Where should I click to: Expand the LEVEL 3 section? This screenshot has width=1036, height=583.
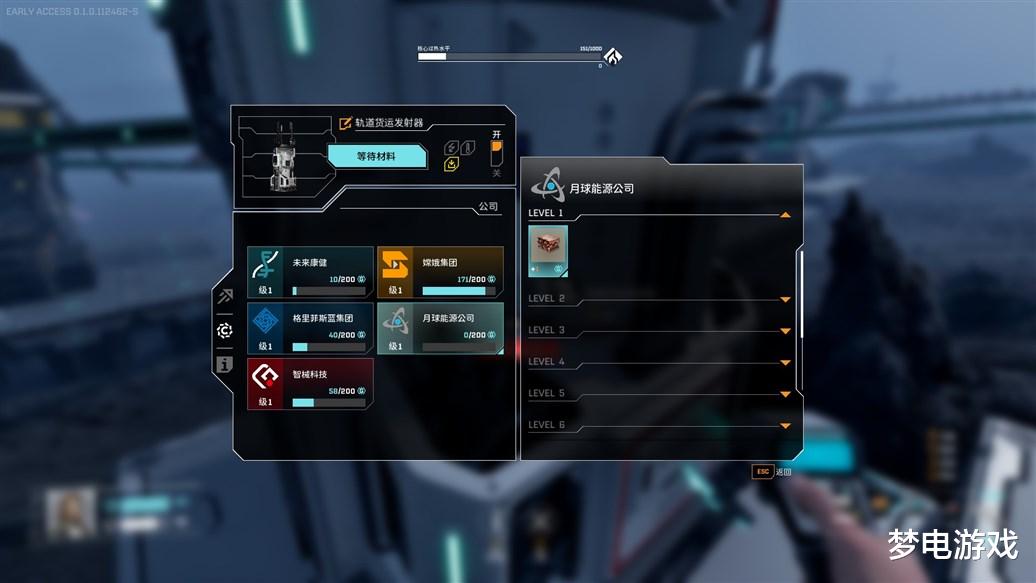(x=785, y=331)
